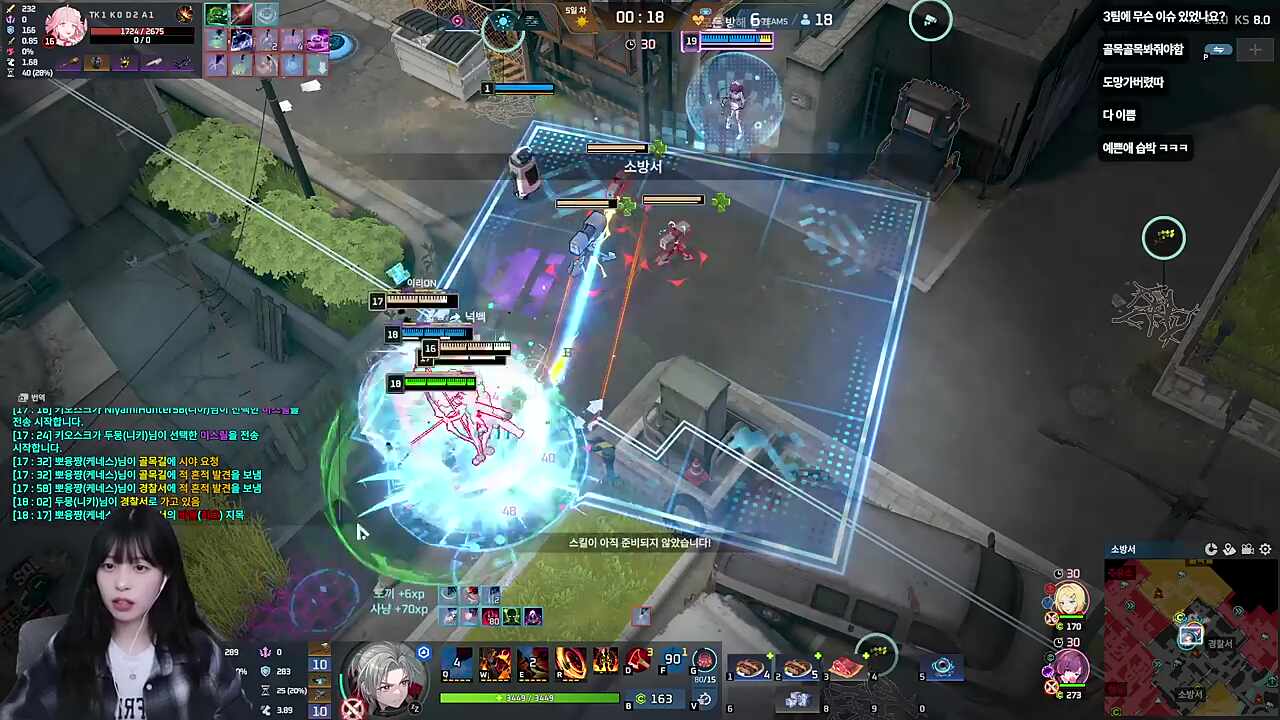Click the pink-haired target portrait
The height and width of the screenshot is (720, 1280).
click(65, 27)
